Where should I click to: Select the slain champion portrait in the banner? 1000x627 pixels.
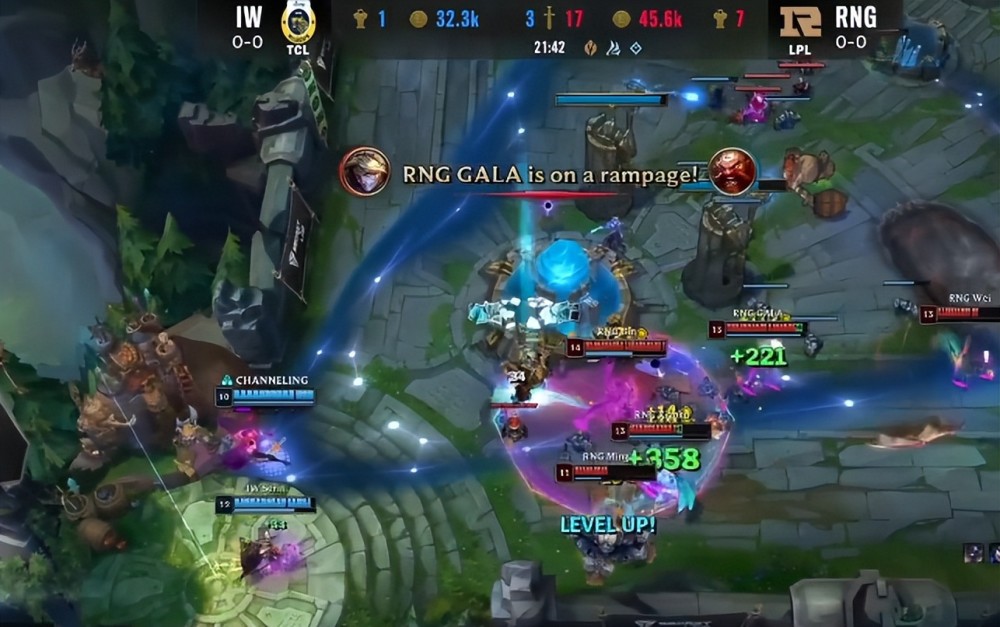click(732, 171)
